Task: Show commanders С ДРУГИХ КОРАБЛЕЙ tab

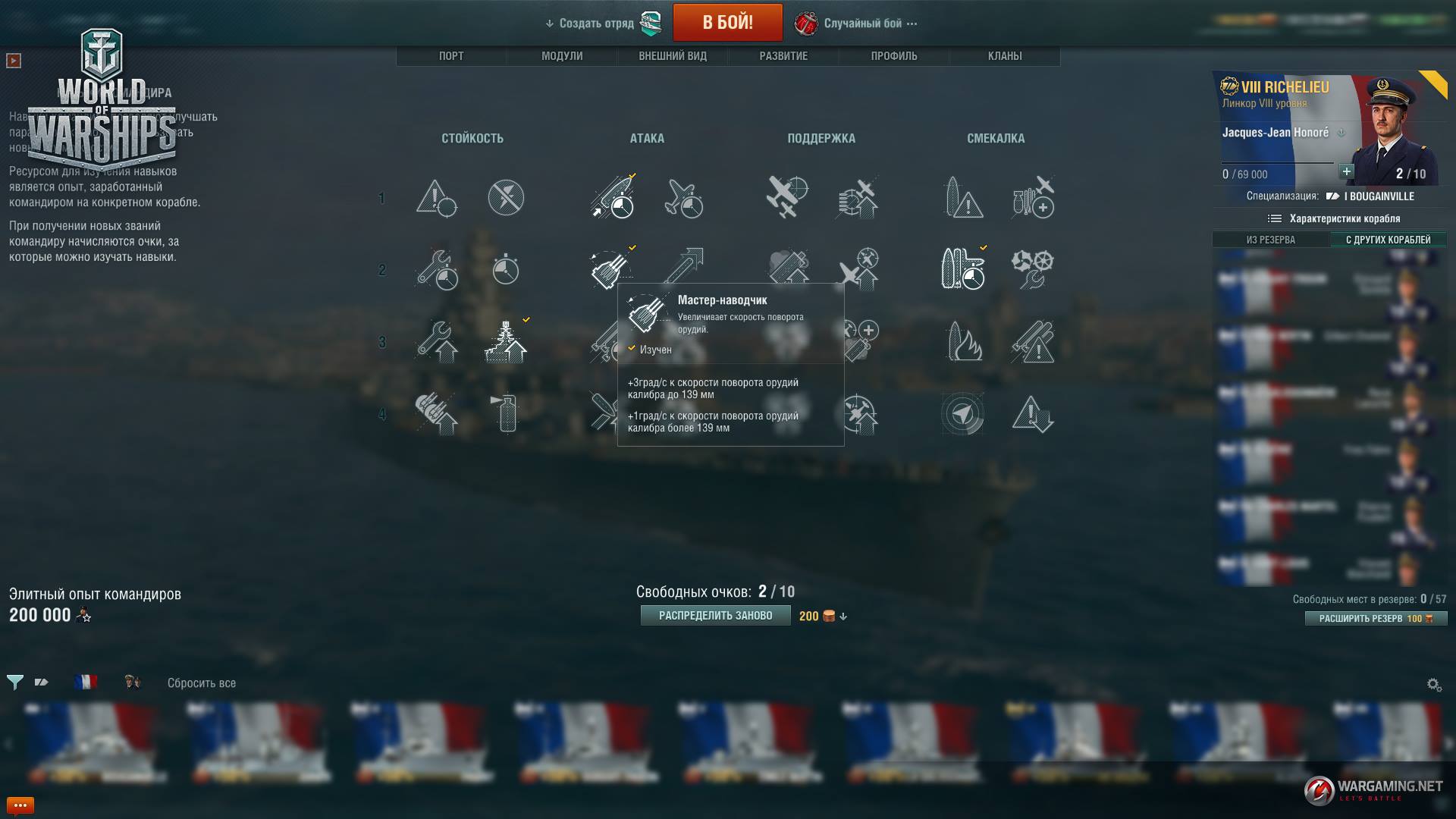Action: 1389,240
